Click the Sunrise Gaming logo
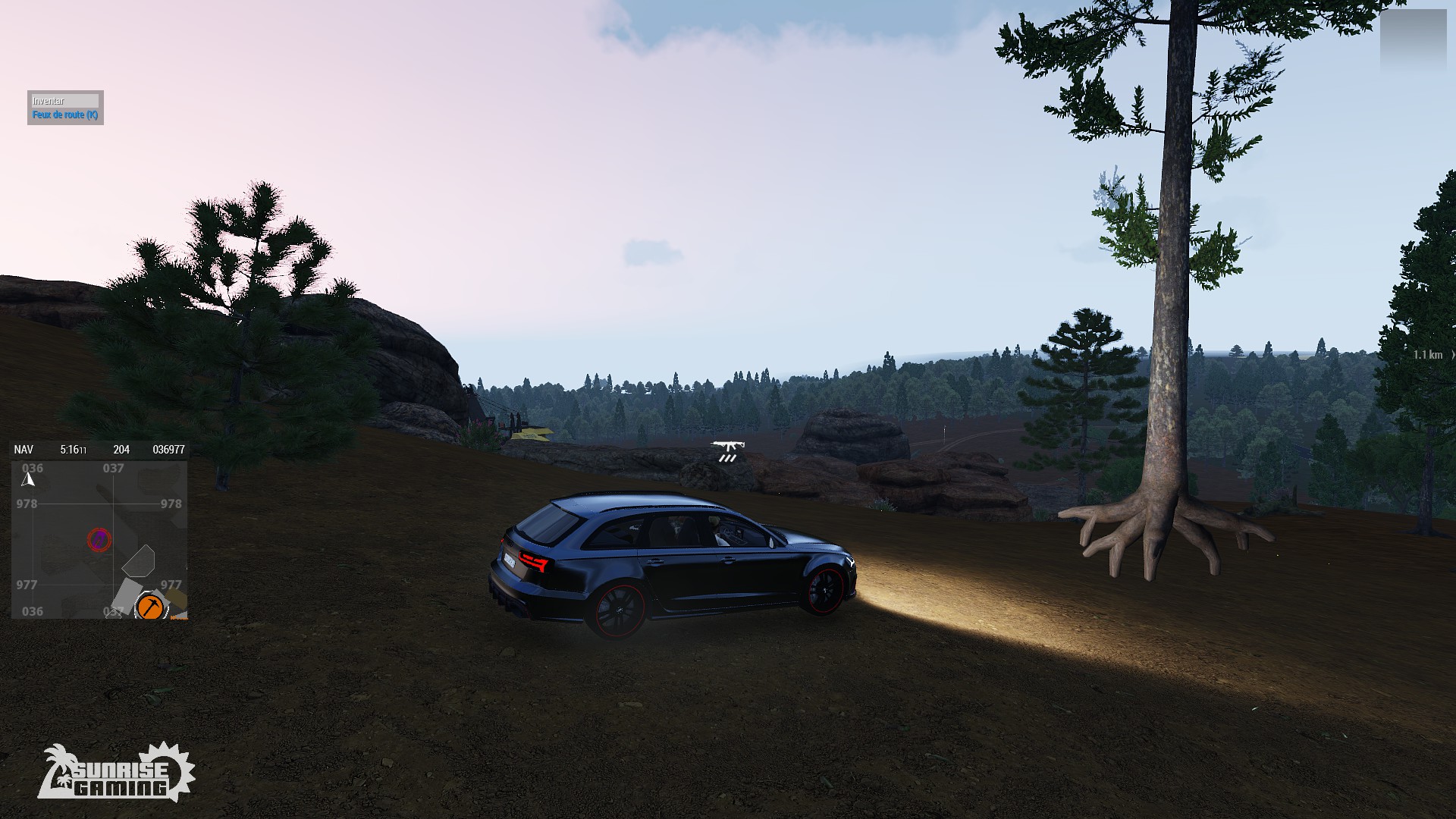Viewport: 1456px width, 819px height. 116,773
